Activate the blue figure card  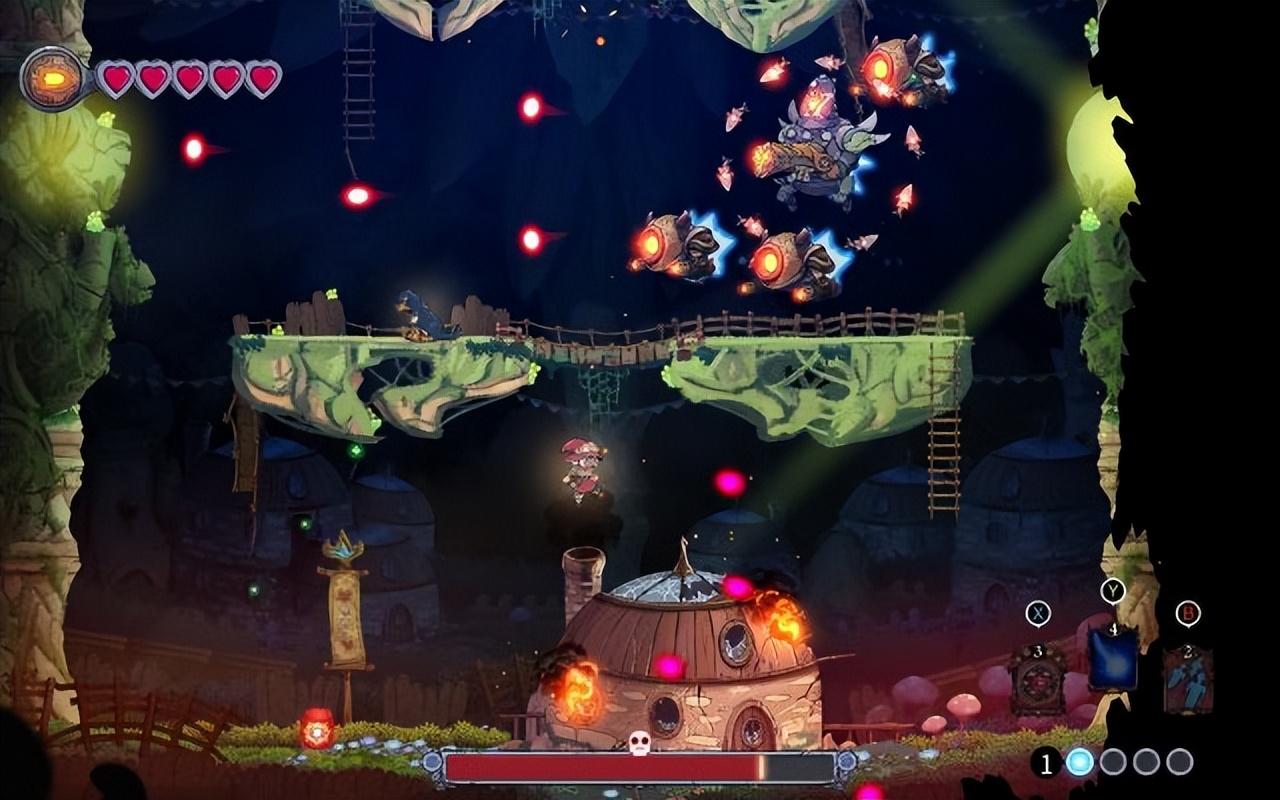[1188, 680]
